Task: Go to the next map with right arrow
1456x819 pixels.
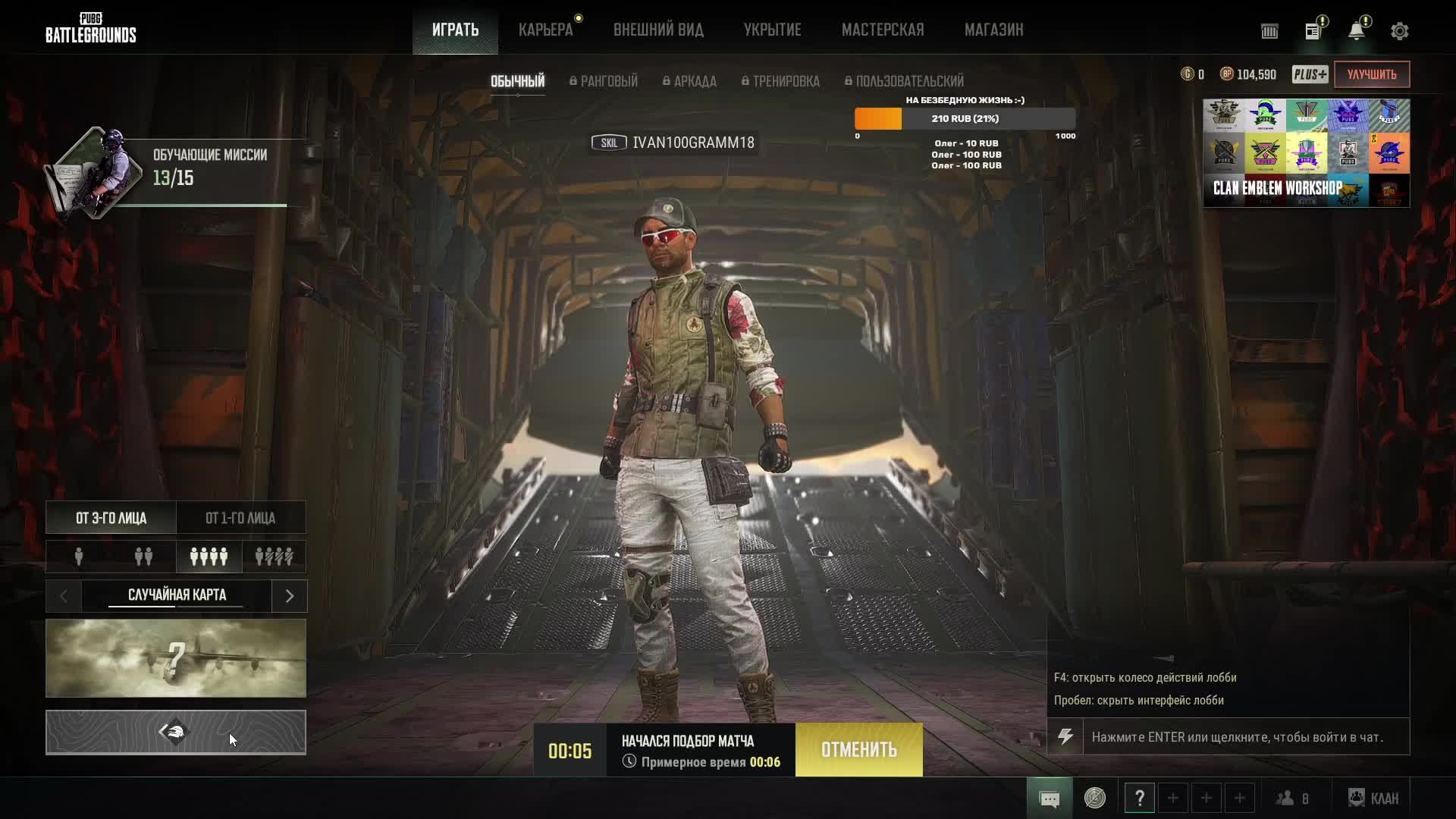Action: pyautogui.click(x=289, y=596)
